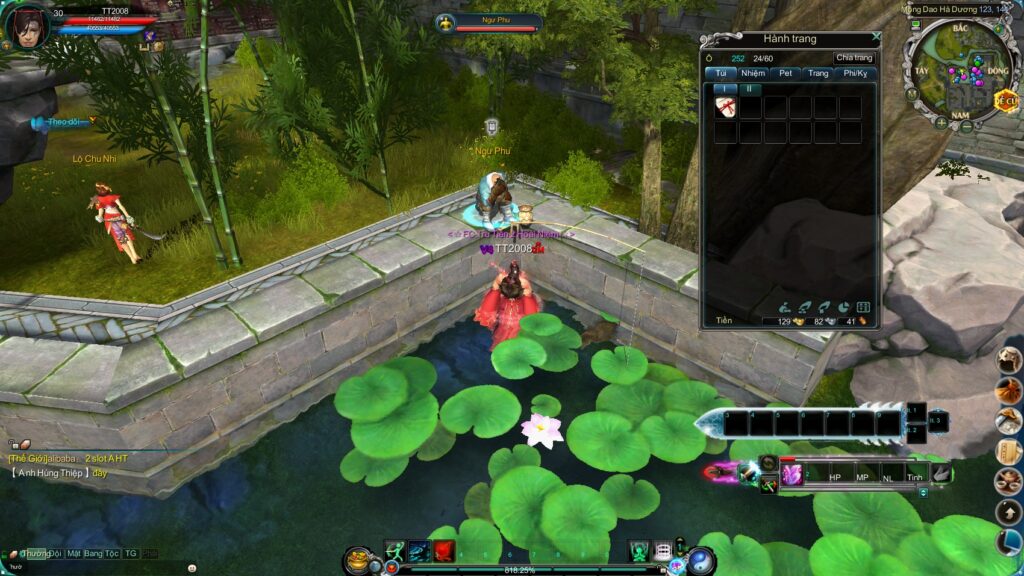Click the Chia trang button
The width and height of the screenshot is (1024, 576).
pos(854,58)
